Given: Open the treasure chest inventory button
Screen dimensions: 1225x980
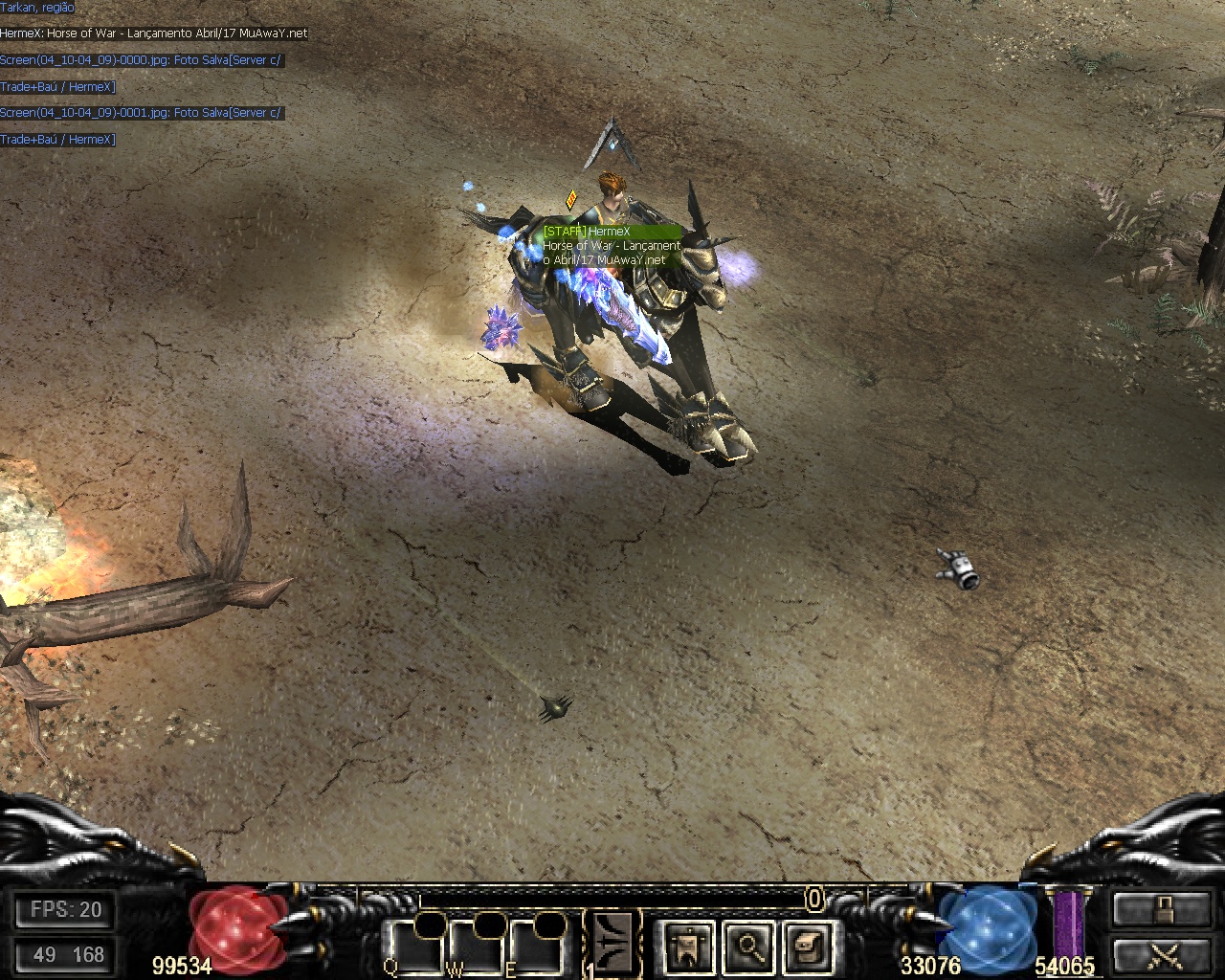Looking at the screenshot, I should coord(806,947).
